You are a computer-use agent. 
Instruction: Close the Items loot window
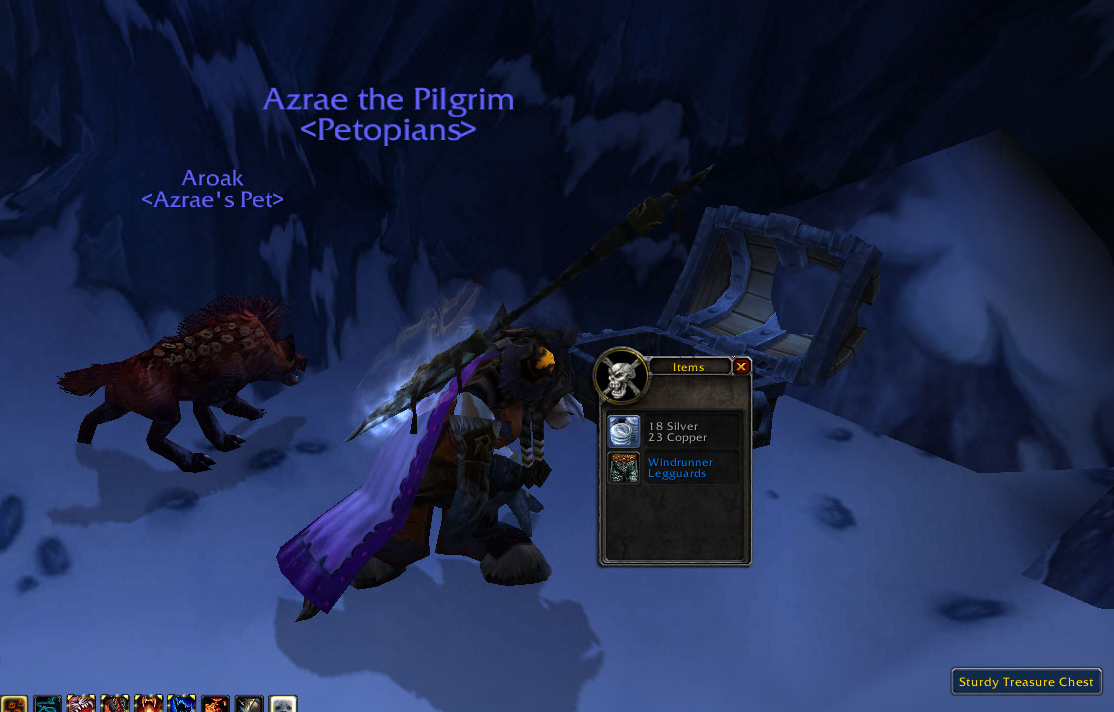click(x=741, y=367)
